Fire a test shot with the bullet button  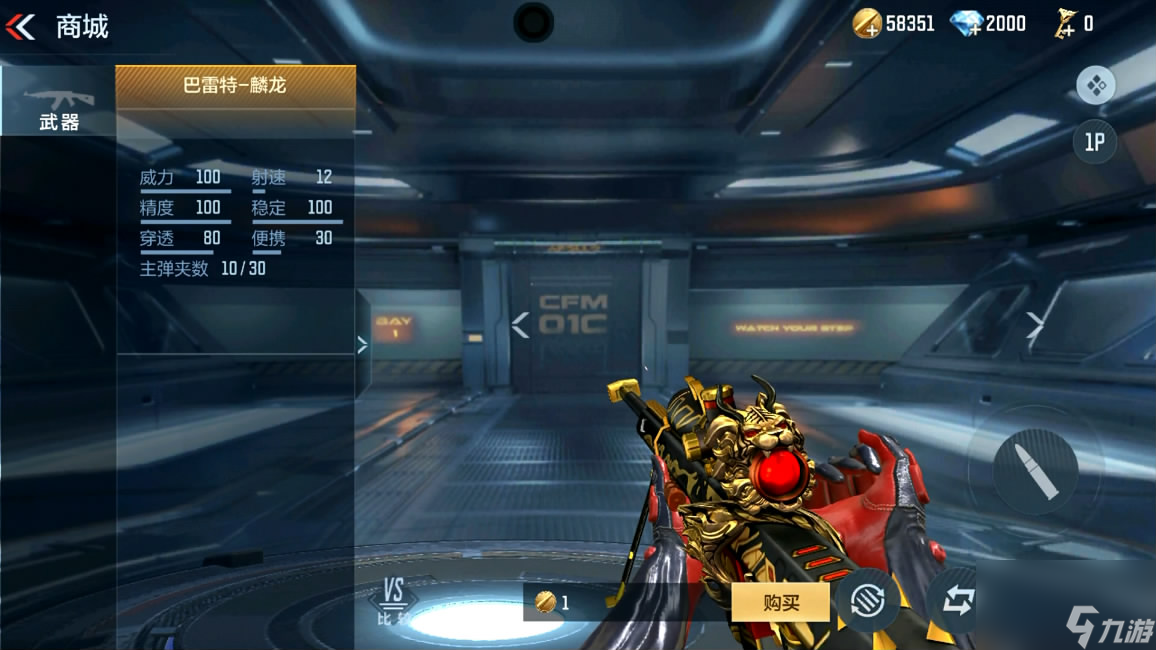point(1035,465)
